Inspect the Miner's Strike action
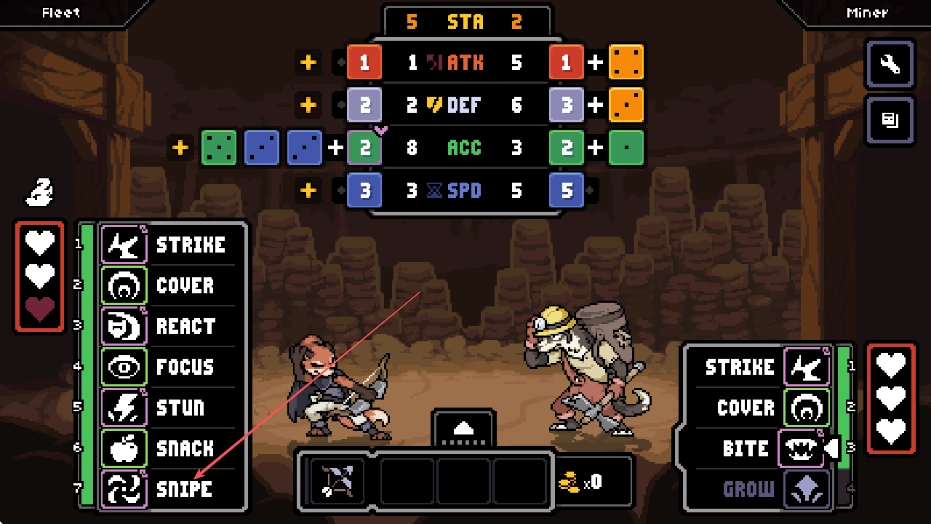931x524 pixels. click(765, 368)
